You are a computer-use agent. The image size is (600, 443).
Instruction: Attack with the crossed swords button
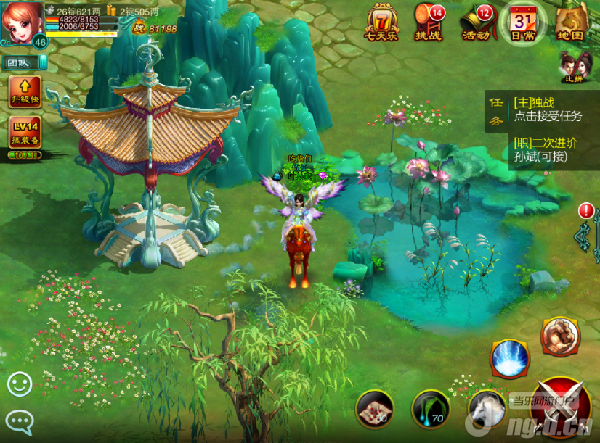point(562,405)
